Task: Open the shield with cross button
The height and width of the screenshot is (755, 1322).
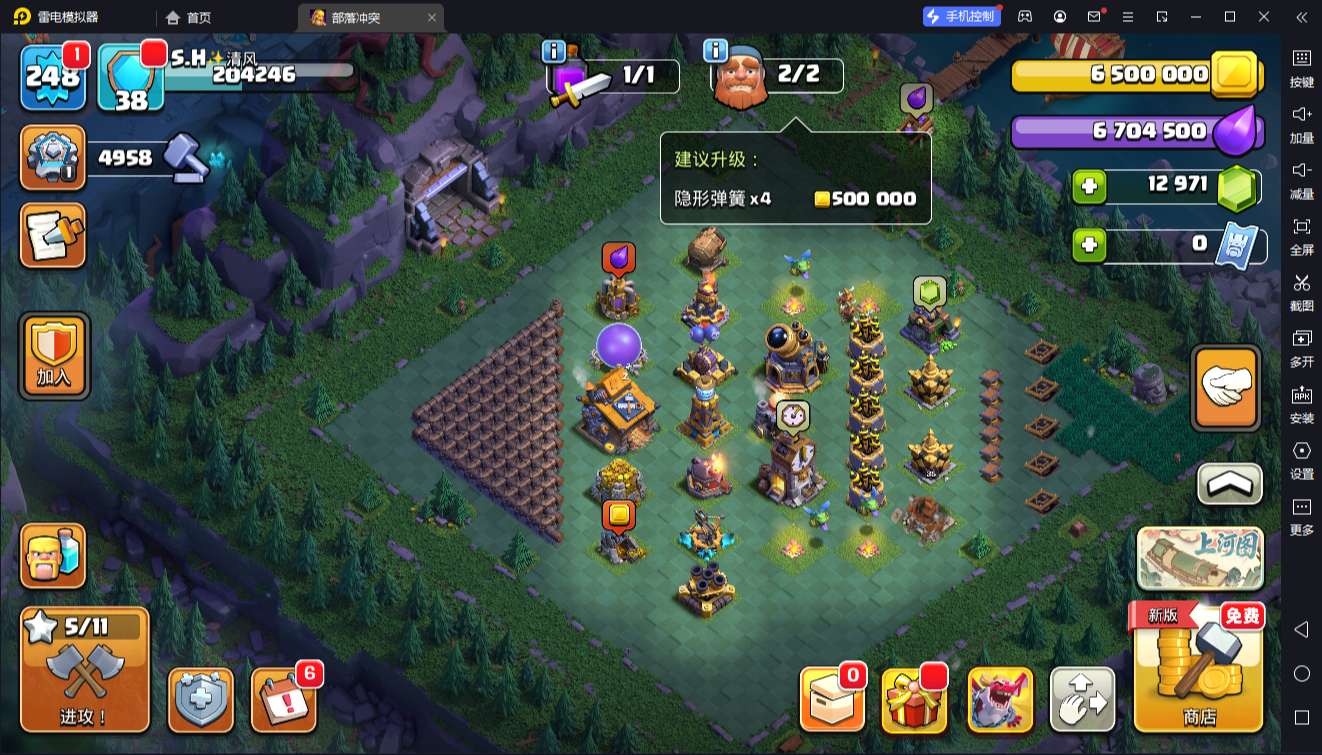Action: tap(201, 700)
